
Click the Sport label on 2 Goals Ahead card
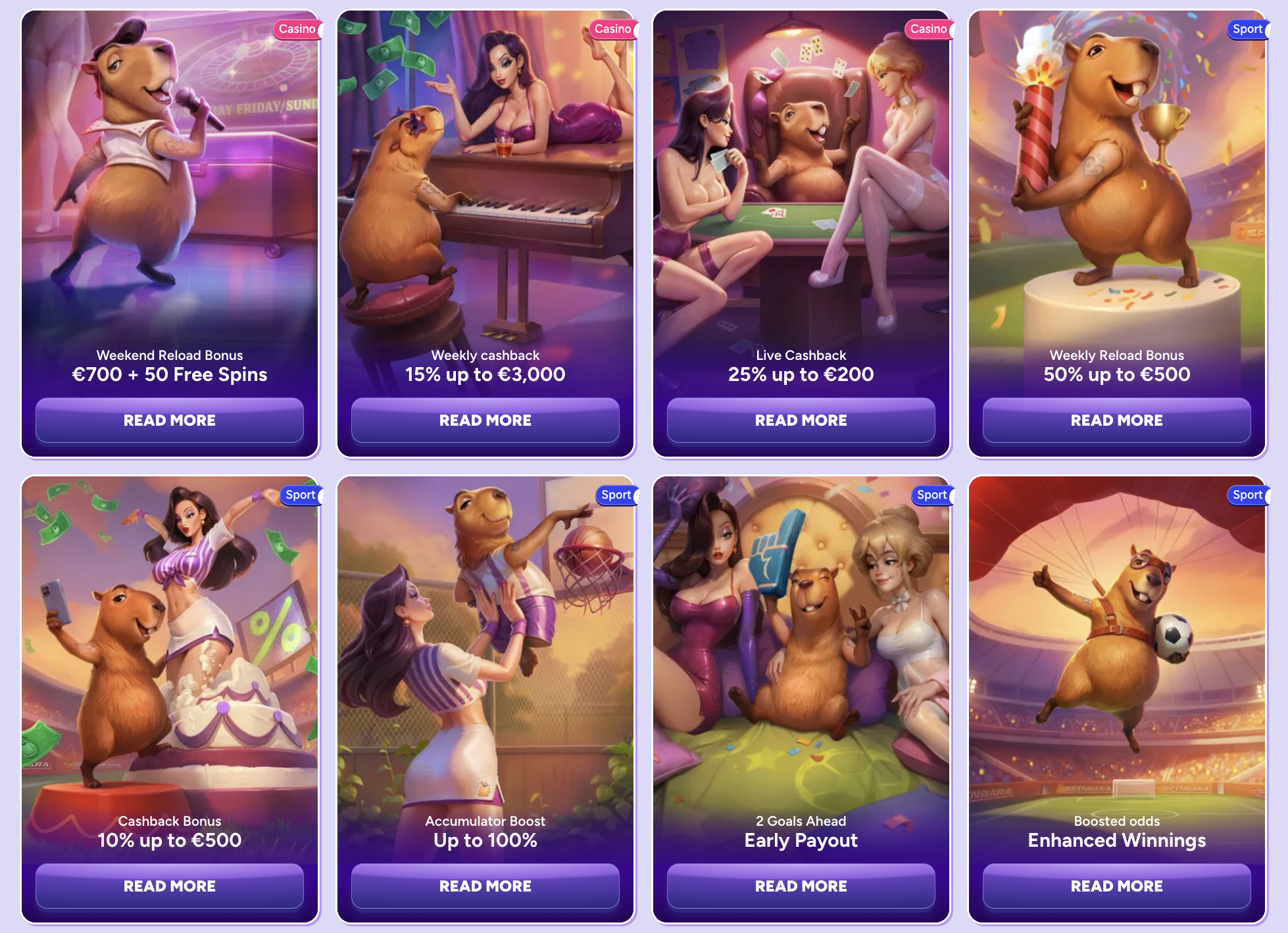(x=931, y=495)
